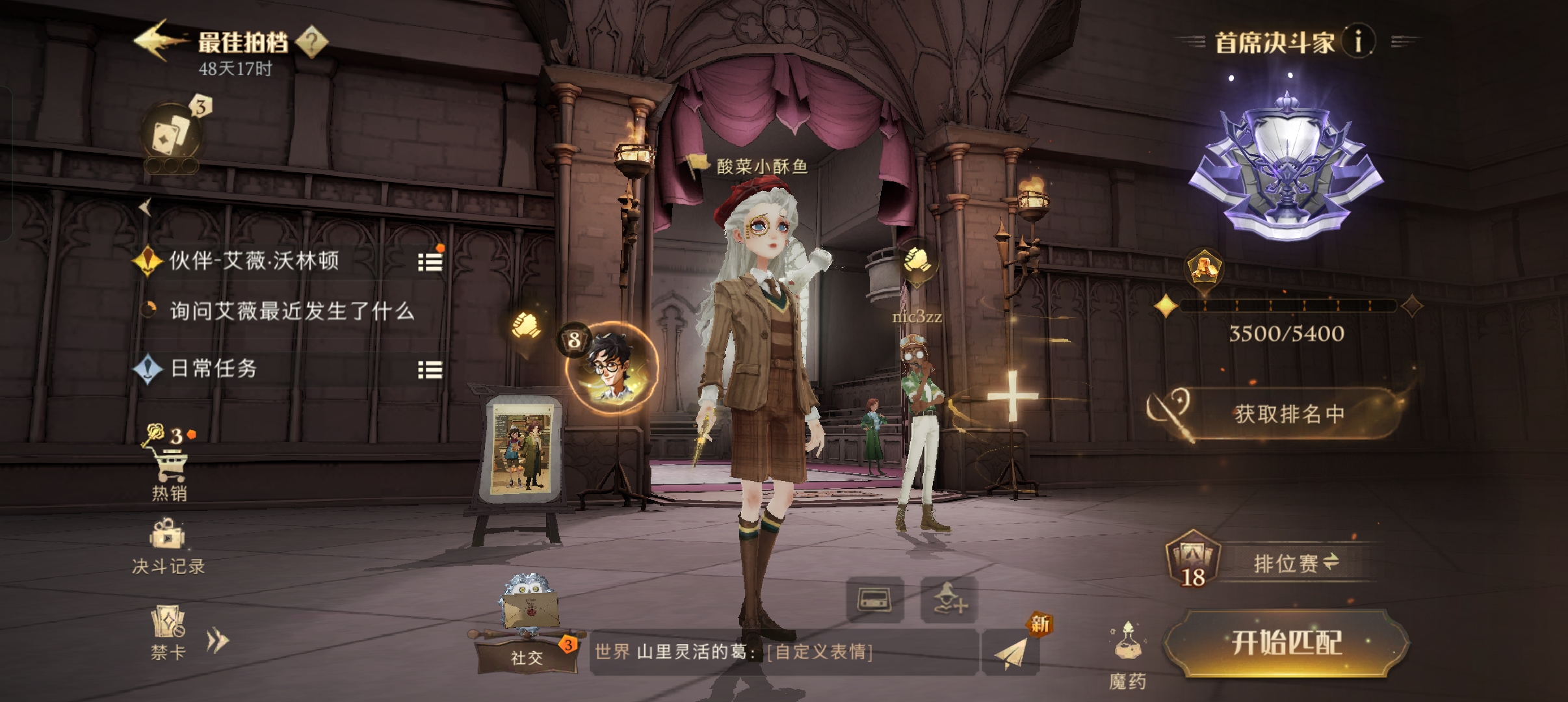
Task: Start matchmaking with the 开始匹配 button
Action: pyautogui.click(x=1286, y=643)
